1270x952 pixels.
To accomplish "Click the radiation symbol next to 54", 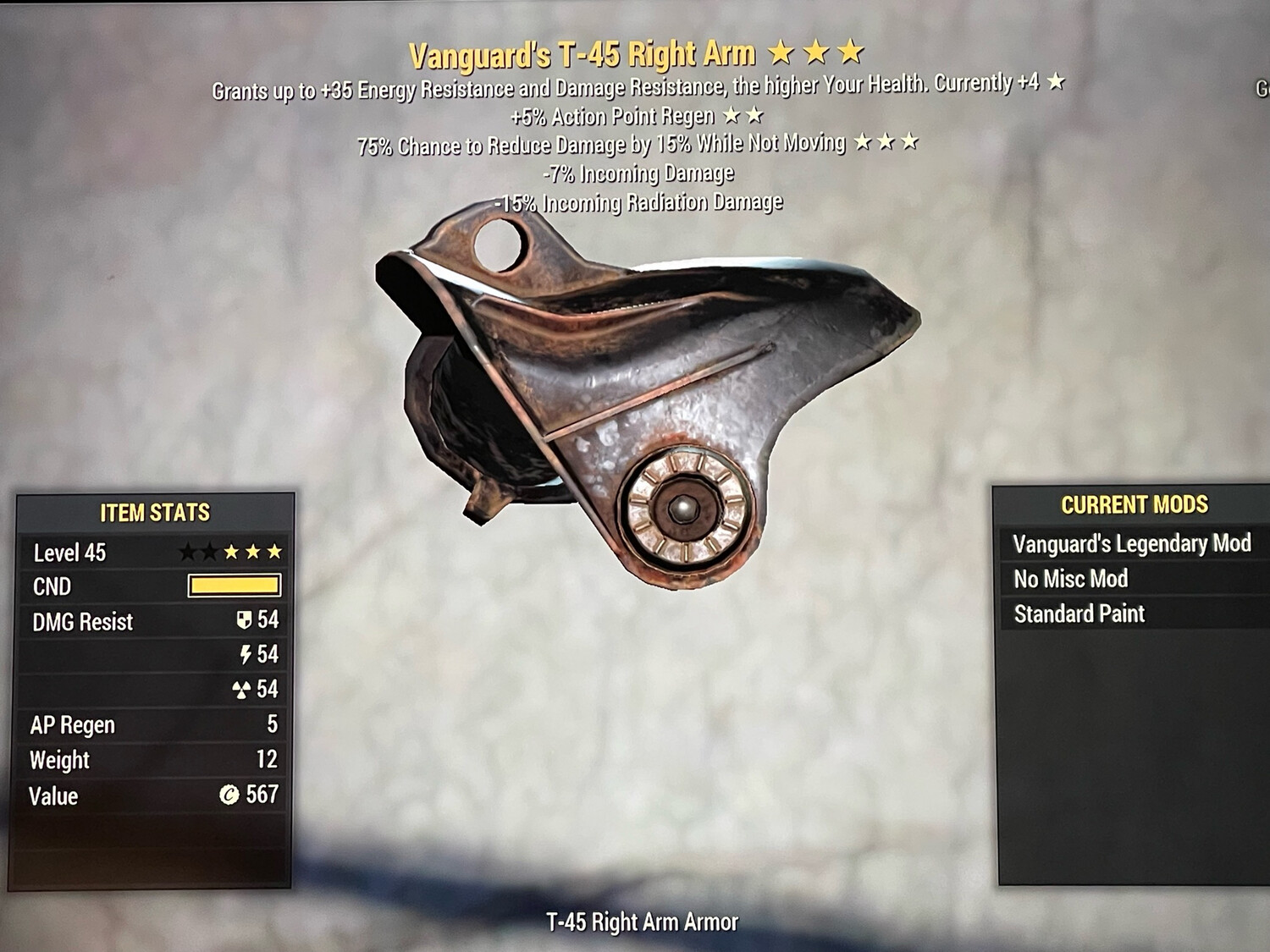I will coord(242,689).
